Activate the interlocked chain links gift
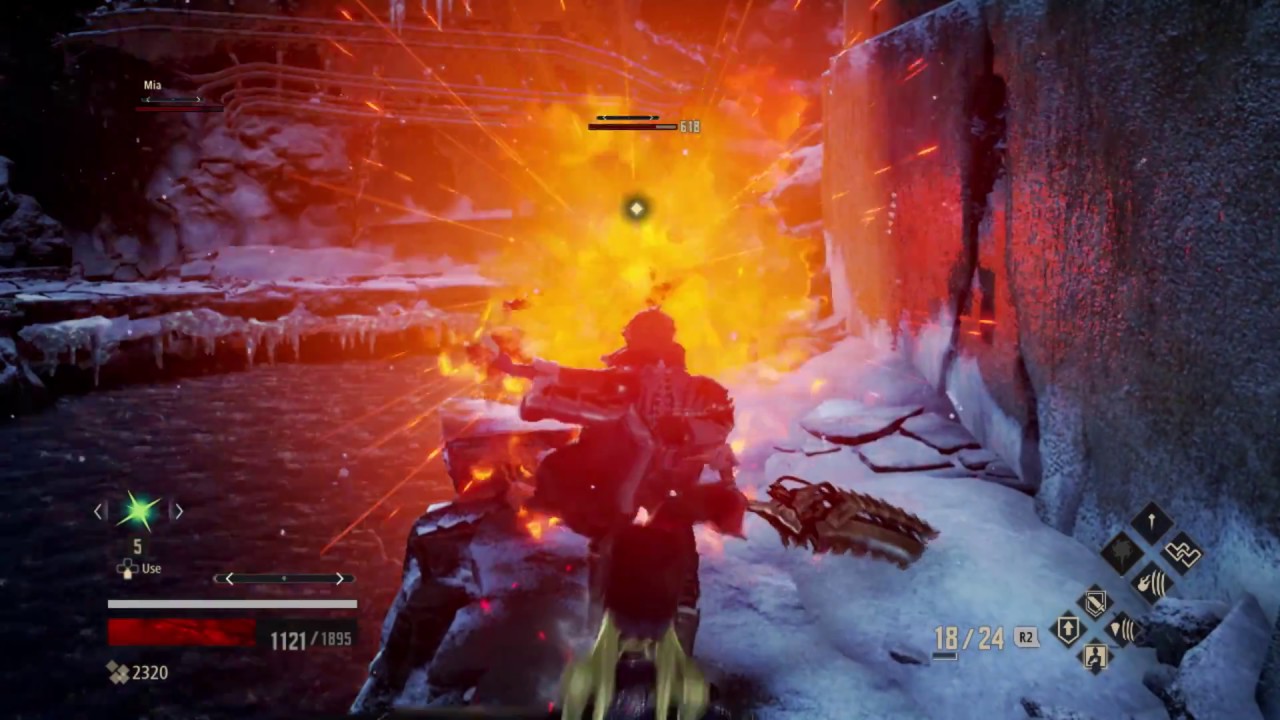The width and height of the screenshot is (1280, 720). [x=1182, y=553]
